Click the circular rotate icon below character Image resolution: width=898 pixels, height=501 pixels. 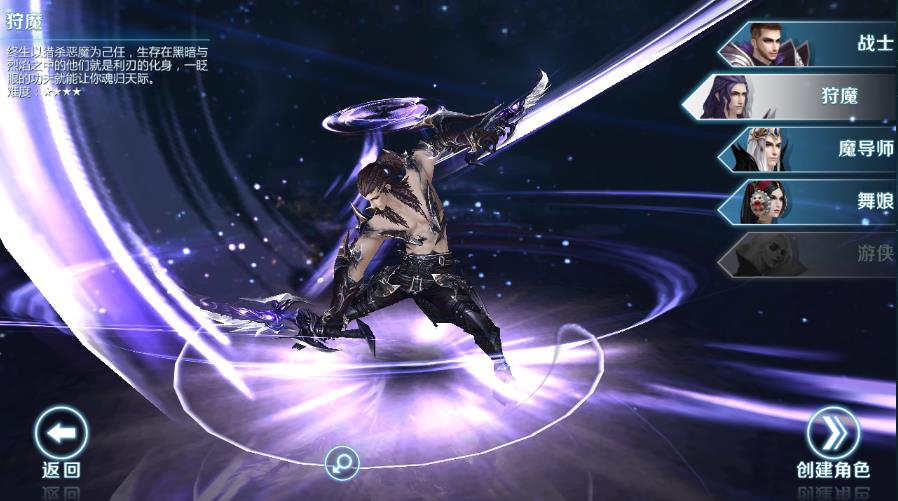pos(342,462)
